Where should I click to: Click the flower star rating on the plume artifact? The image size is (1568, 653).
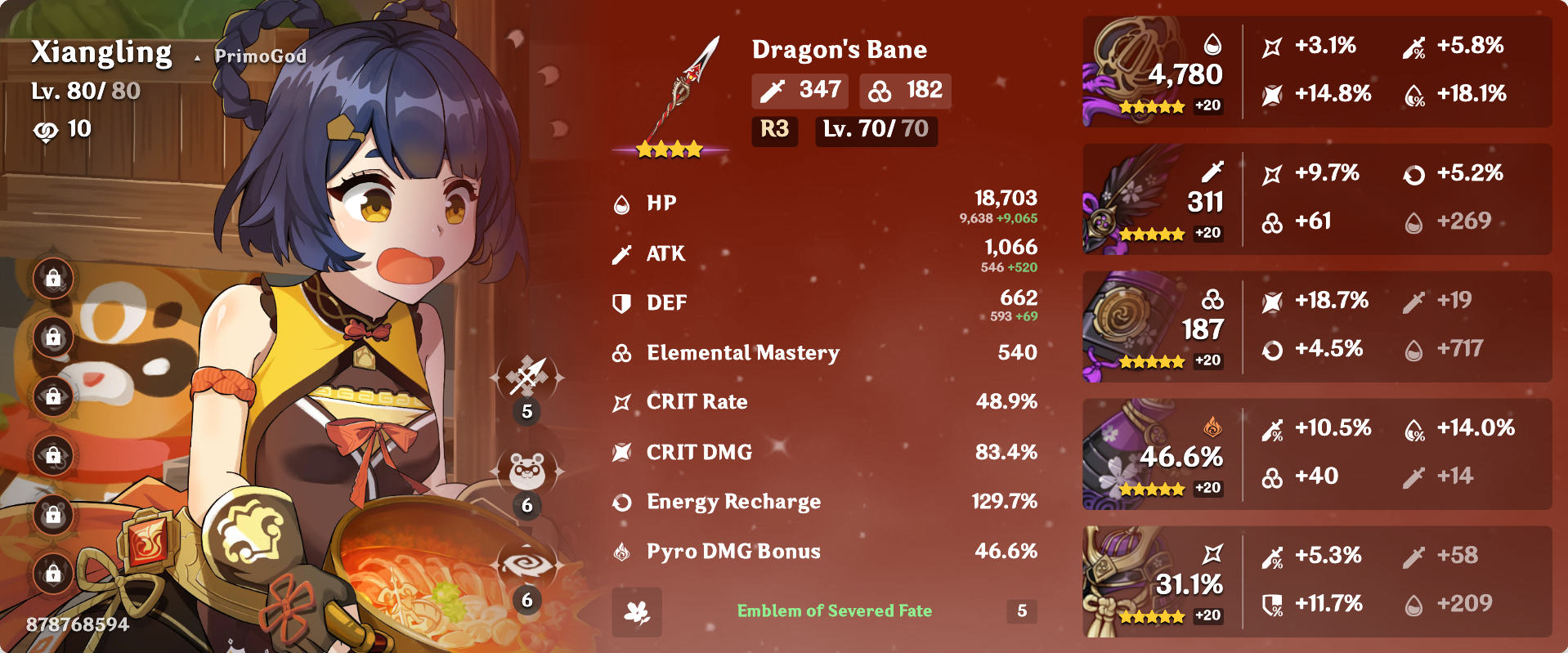tap(1153, 235)
